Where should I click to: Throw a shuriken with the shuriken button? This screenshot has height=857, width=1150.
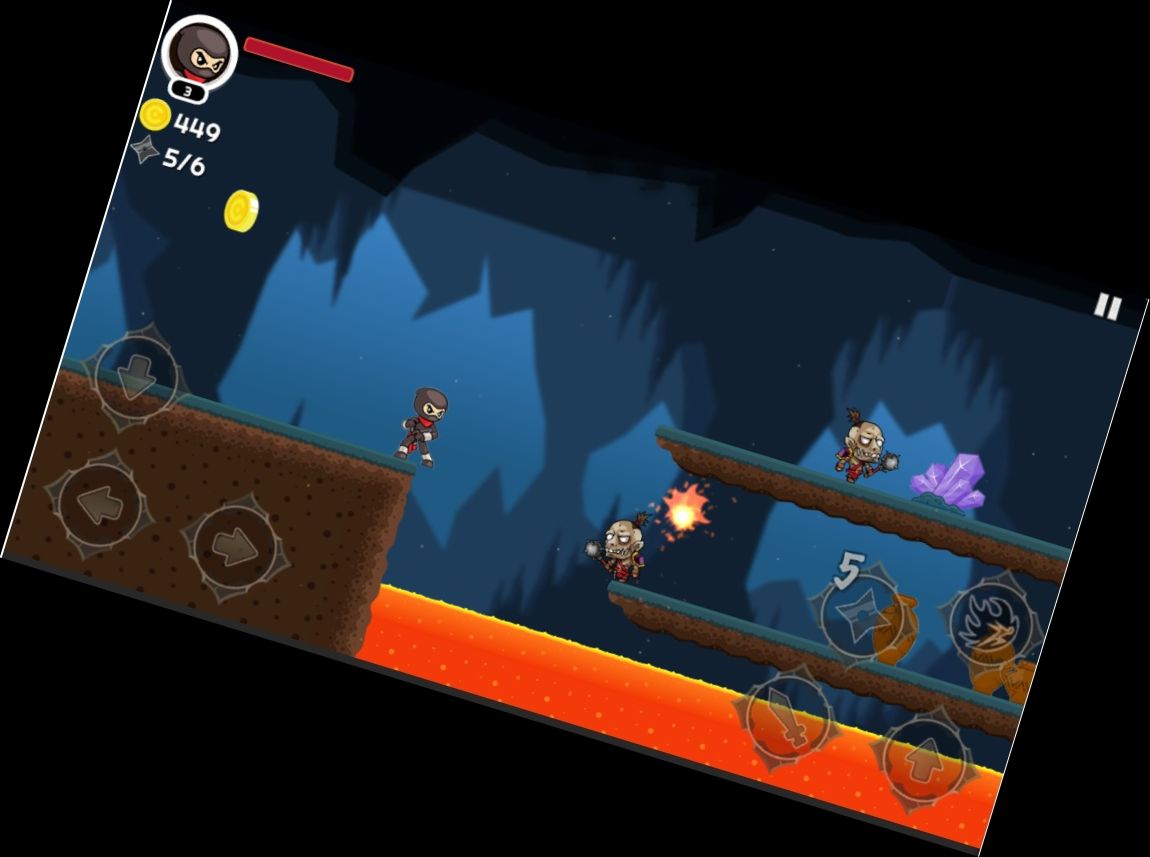point(860,613)
